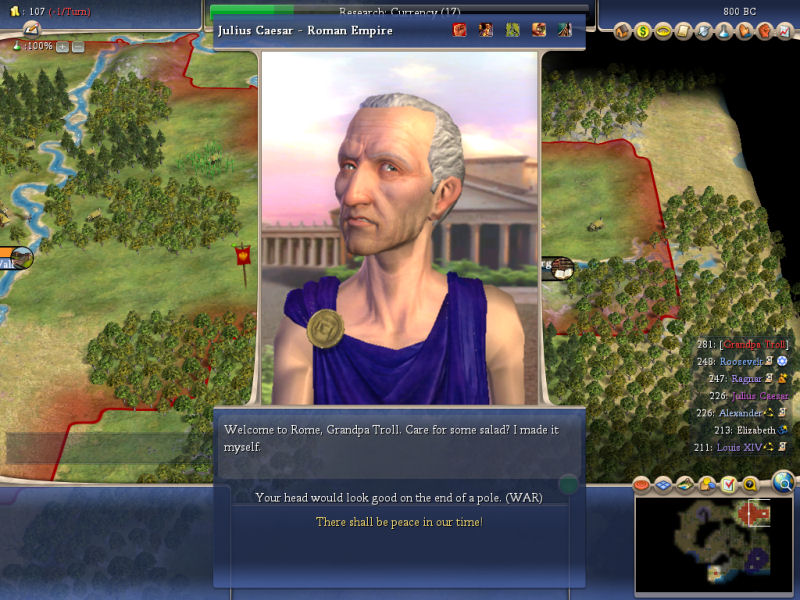Toggle the scores checklist button

tap(728, 485)
